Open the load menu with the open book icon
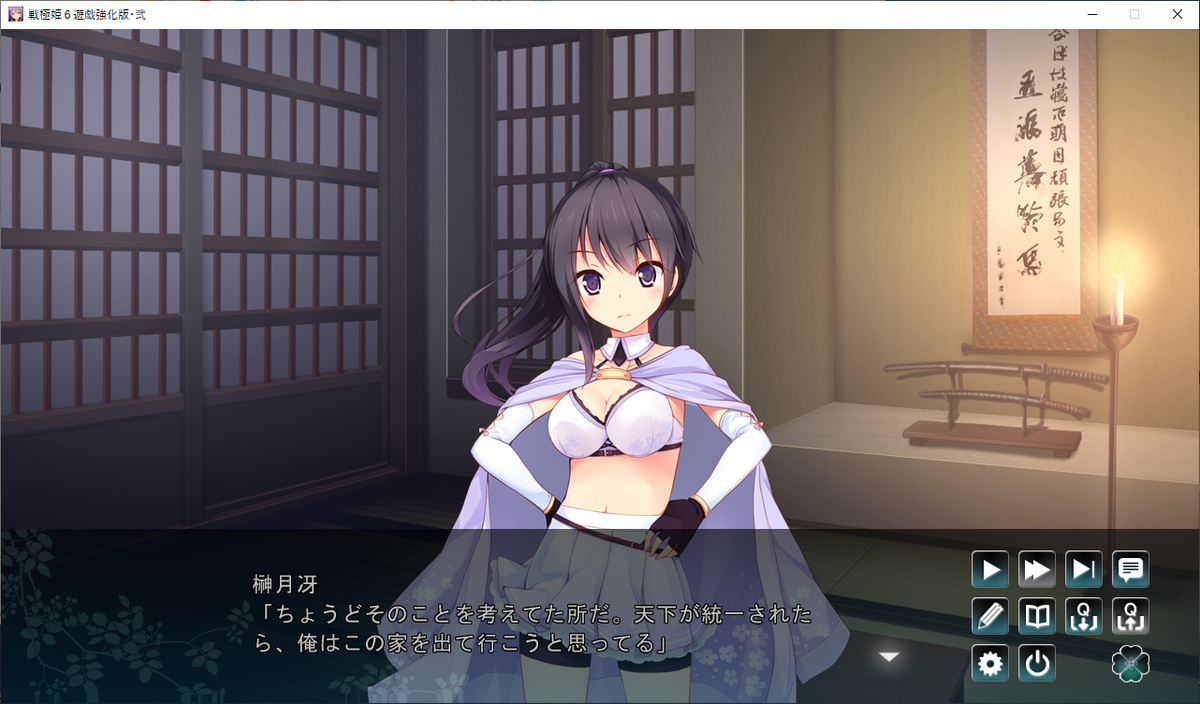 click(1037, 616)
